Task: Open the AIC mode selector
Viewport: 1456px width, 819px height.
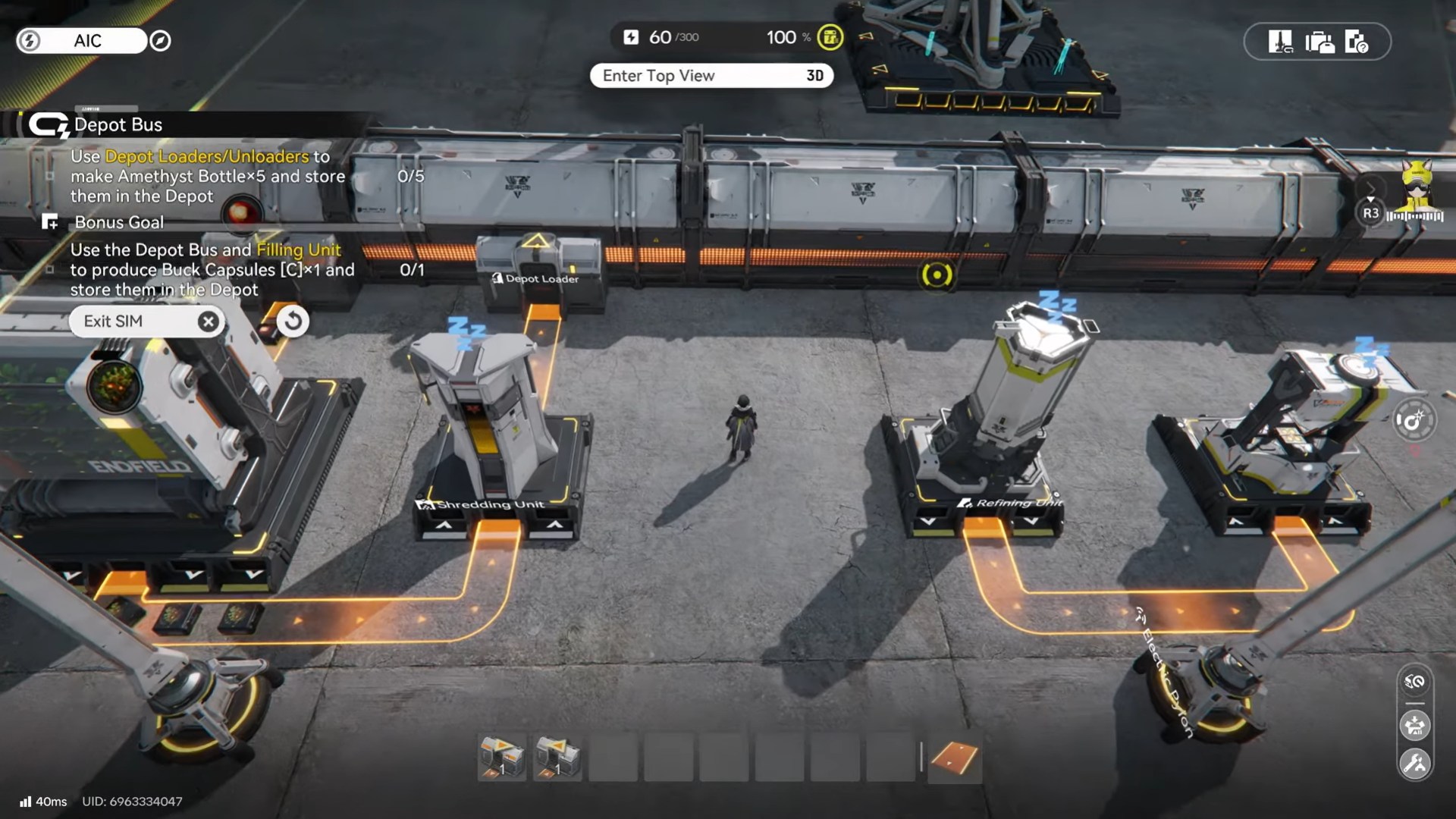Action: (x=82, y=41)
